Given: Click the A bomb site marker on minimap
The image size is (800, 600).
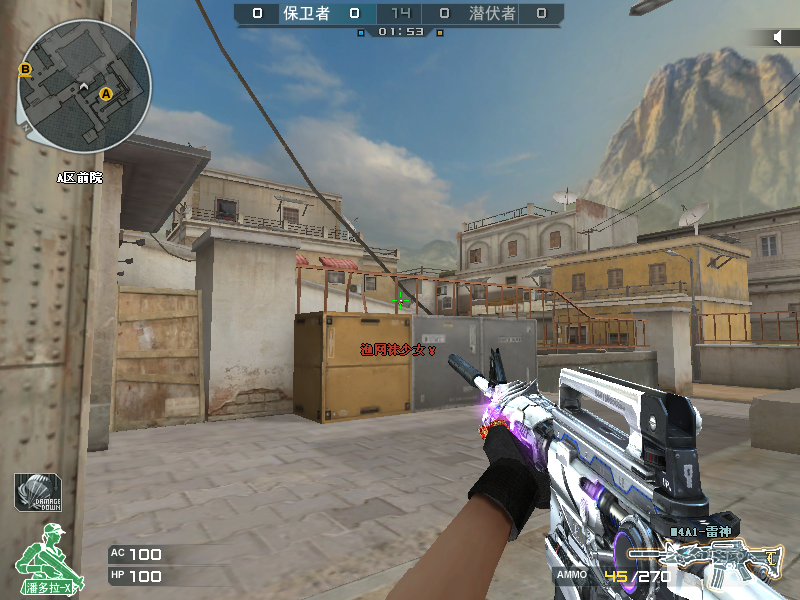Looking at the screenshot, I should point(105,94).
